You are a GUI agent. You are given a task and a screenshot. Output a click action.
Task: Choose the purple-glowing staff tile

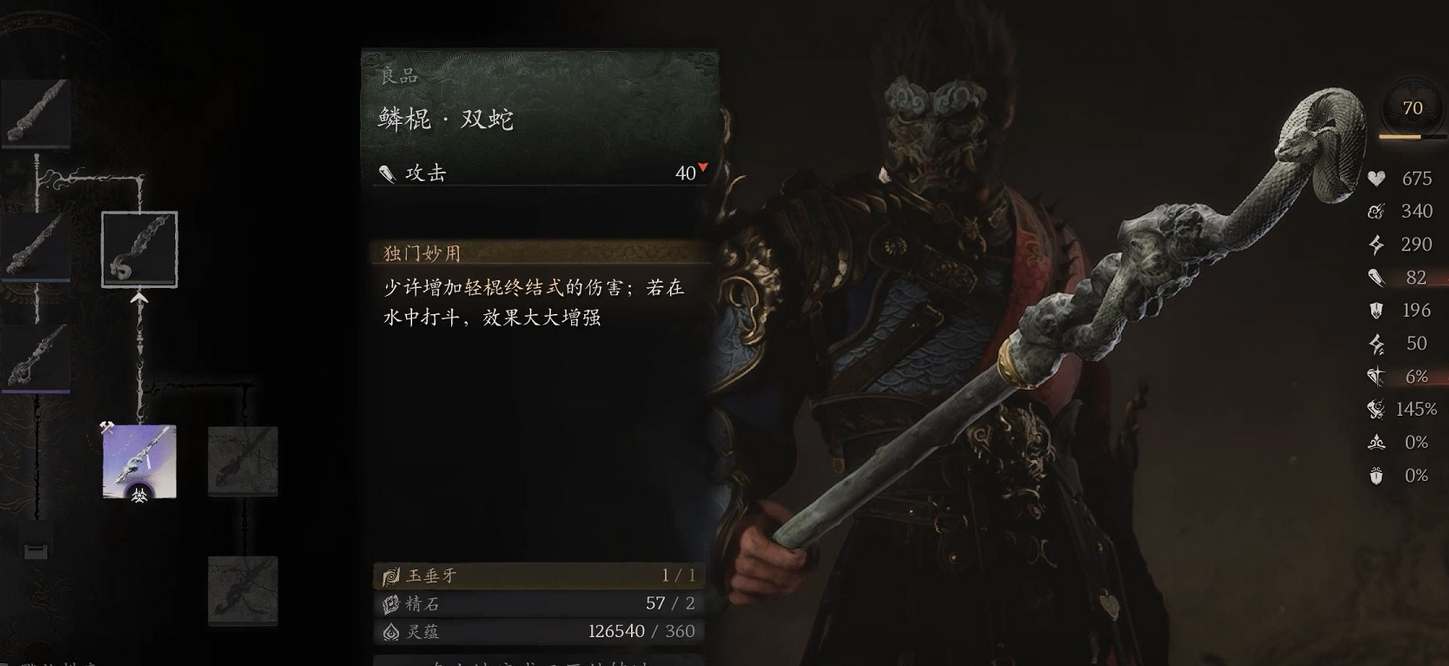coord(139,459)
